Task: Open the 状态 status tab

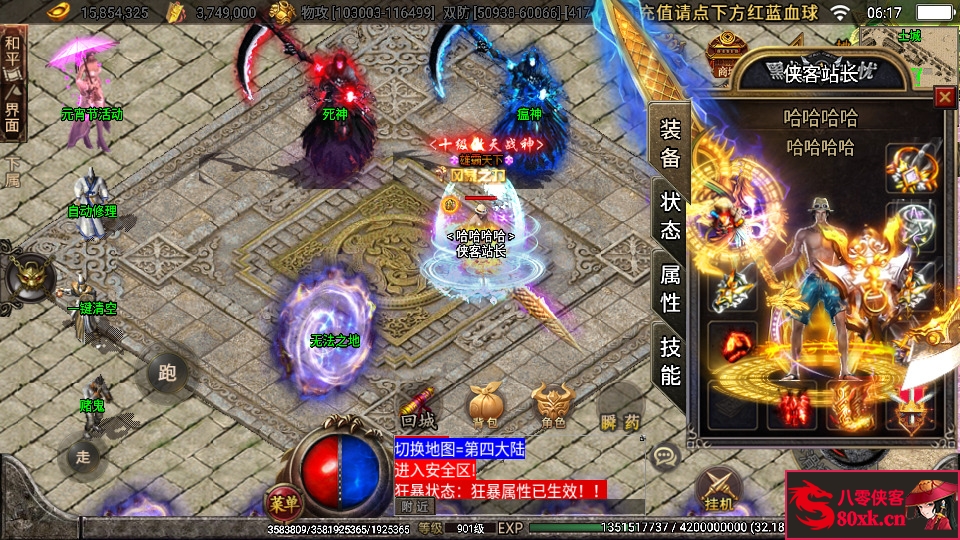Action: [670, 215]
